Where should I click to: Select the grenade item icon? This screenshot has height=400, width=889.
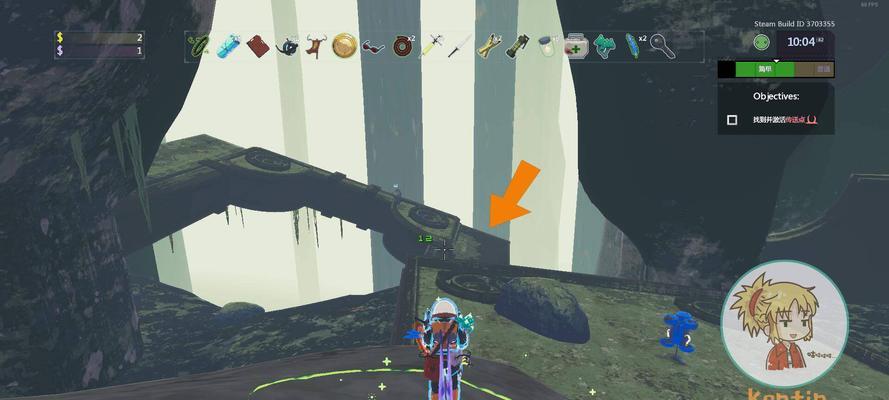pos(518,46)
